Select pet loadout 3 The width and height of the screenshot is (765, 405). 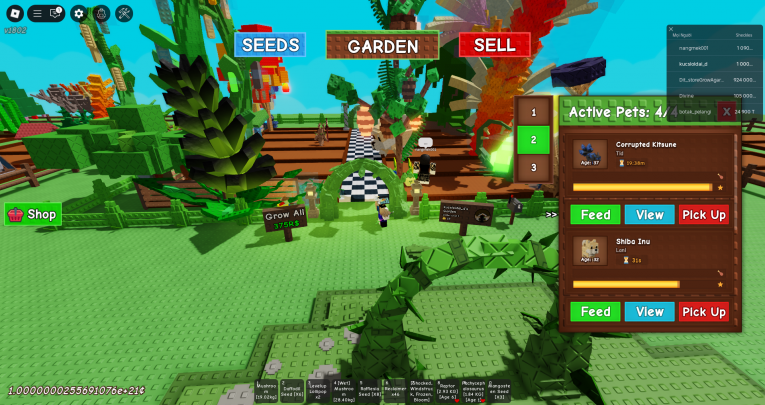tap(534, 167)
